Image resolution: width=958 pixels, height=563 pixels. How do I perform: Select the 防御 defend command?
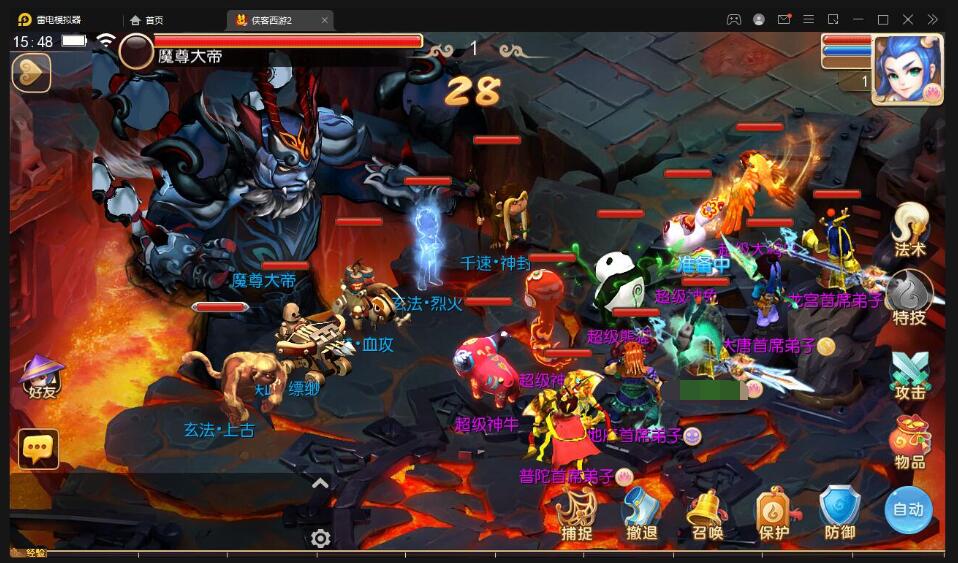click(x=839, y=514)
